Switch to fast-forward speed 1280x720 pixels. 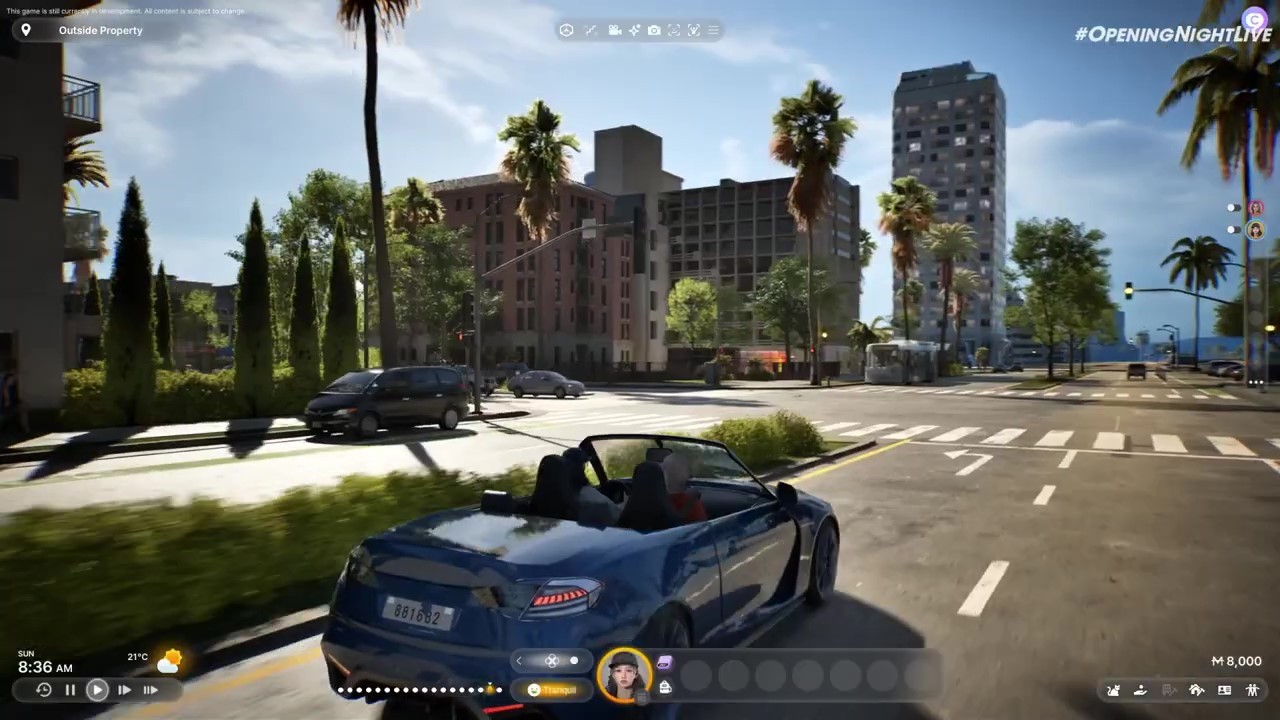tap(124, 689)
